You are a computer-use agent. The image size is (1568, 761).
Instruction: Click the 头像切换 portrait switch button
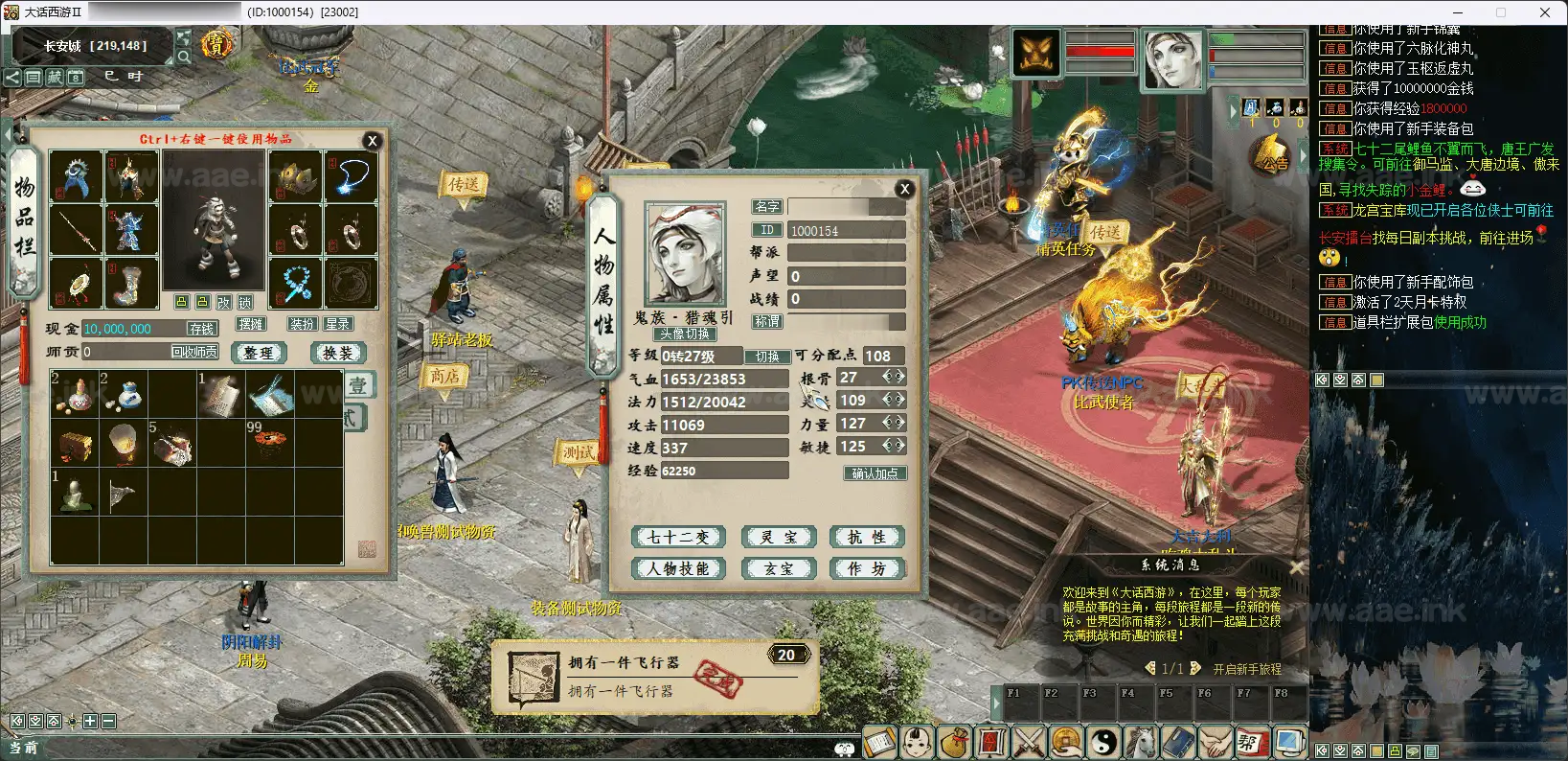[685, 334]
